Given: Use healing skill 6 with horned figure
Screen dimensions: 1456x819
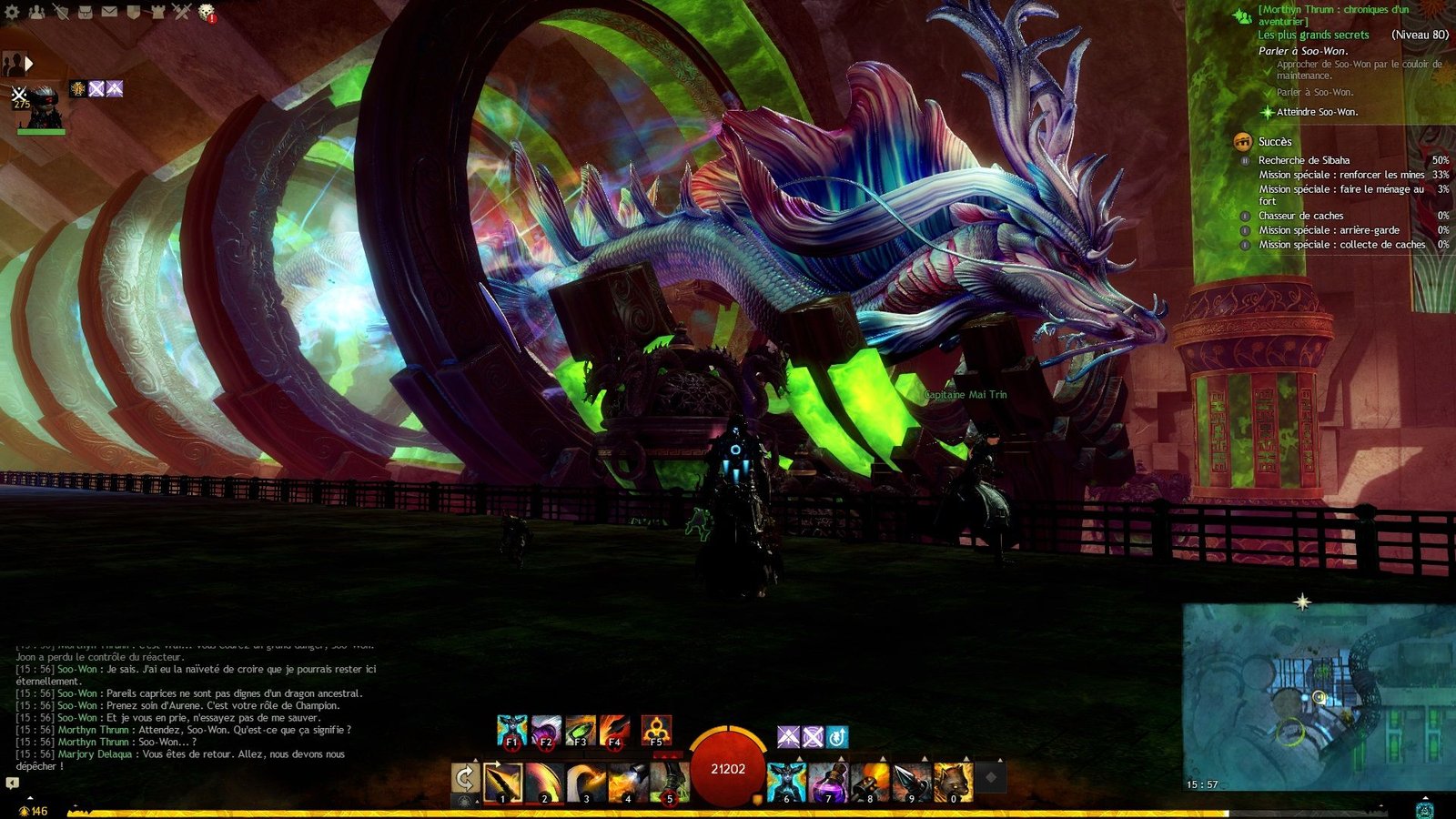Looking at the screenshot, I should pos(785,782).
